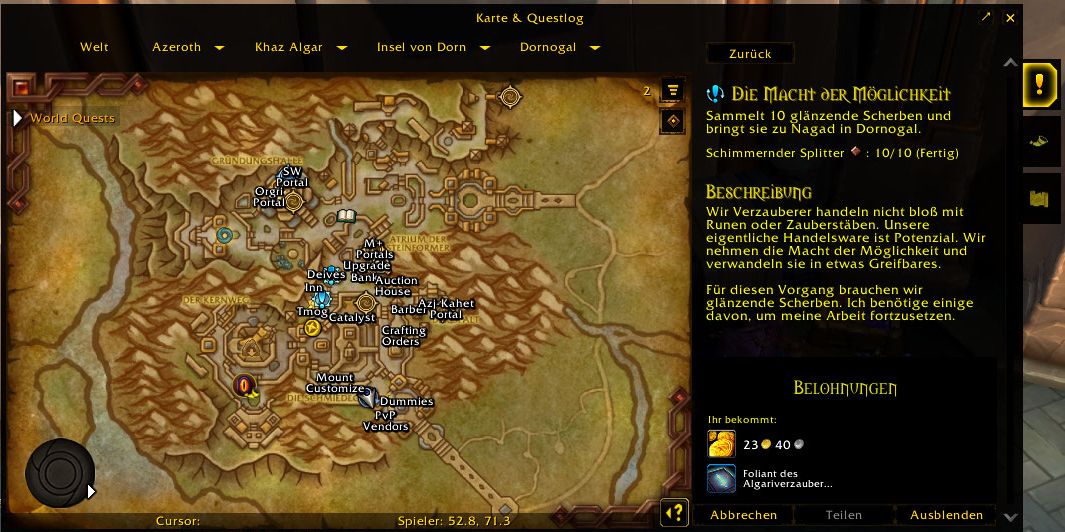Open the map filter options button
The height and width of the screenshot is (532, 1065).
point(673,90)
